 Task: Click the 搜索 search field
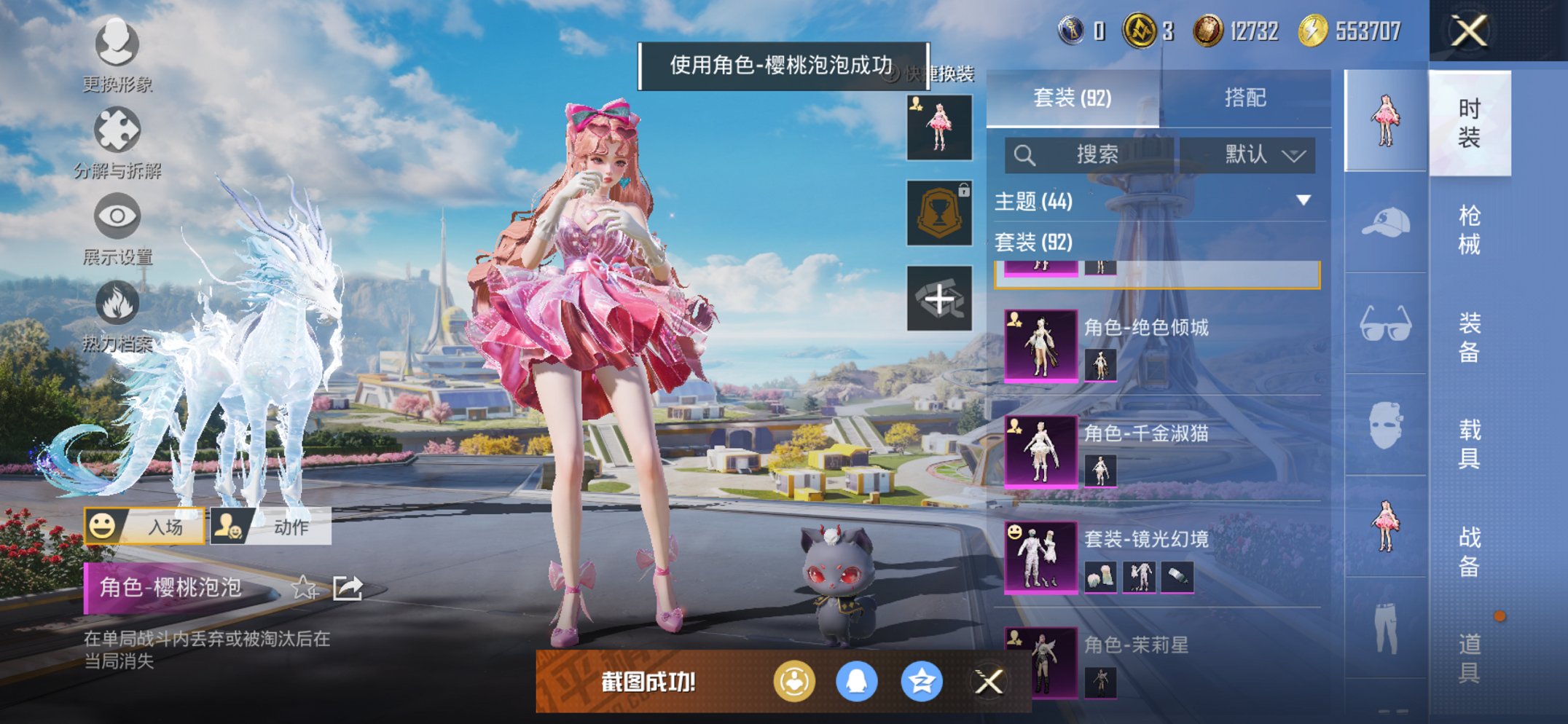pos(1093,154)
